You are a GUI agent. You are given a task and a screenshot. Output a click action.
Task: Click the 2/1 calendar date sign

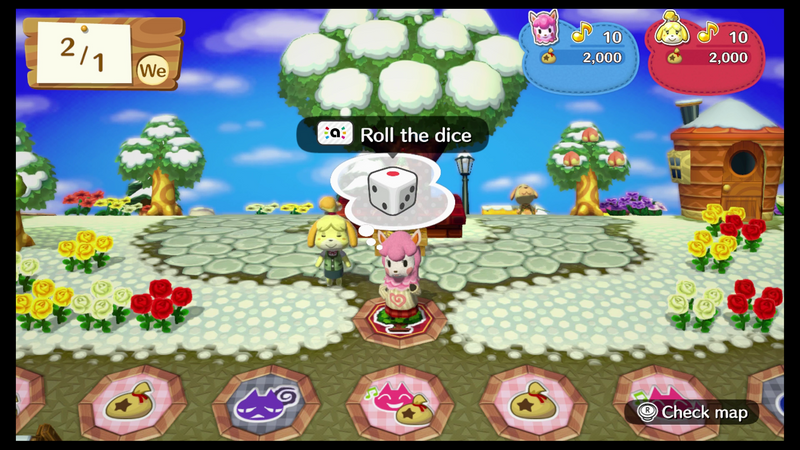coord(82,50)
